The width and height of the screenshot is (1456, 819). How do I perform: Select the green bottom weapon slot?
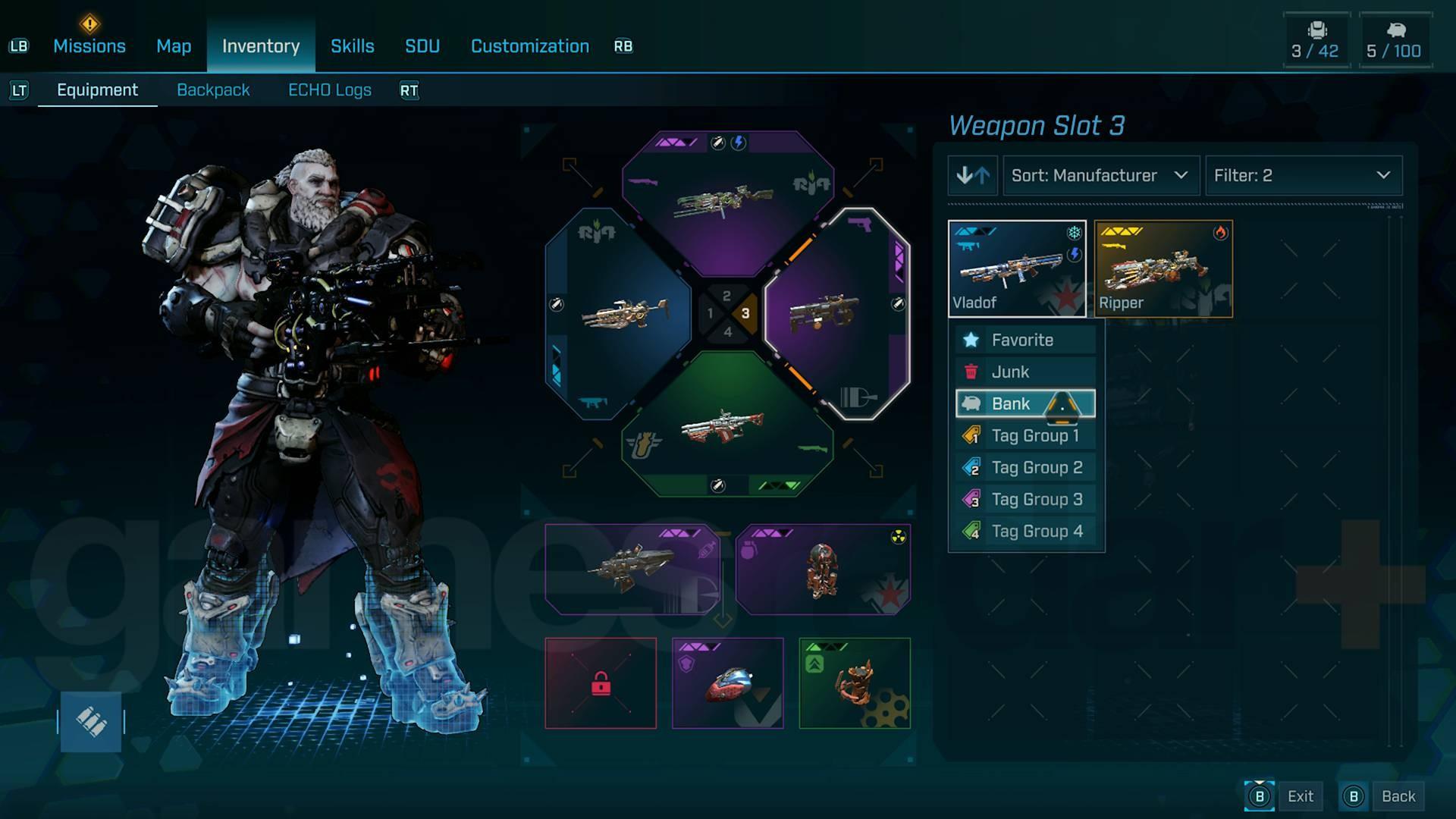pyautogui.click(x=726, y=428)
